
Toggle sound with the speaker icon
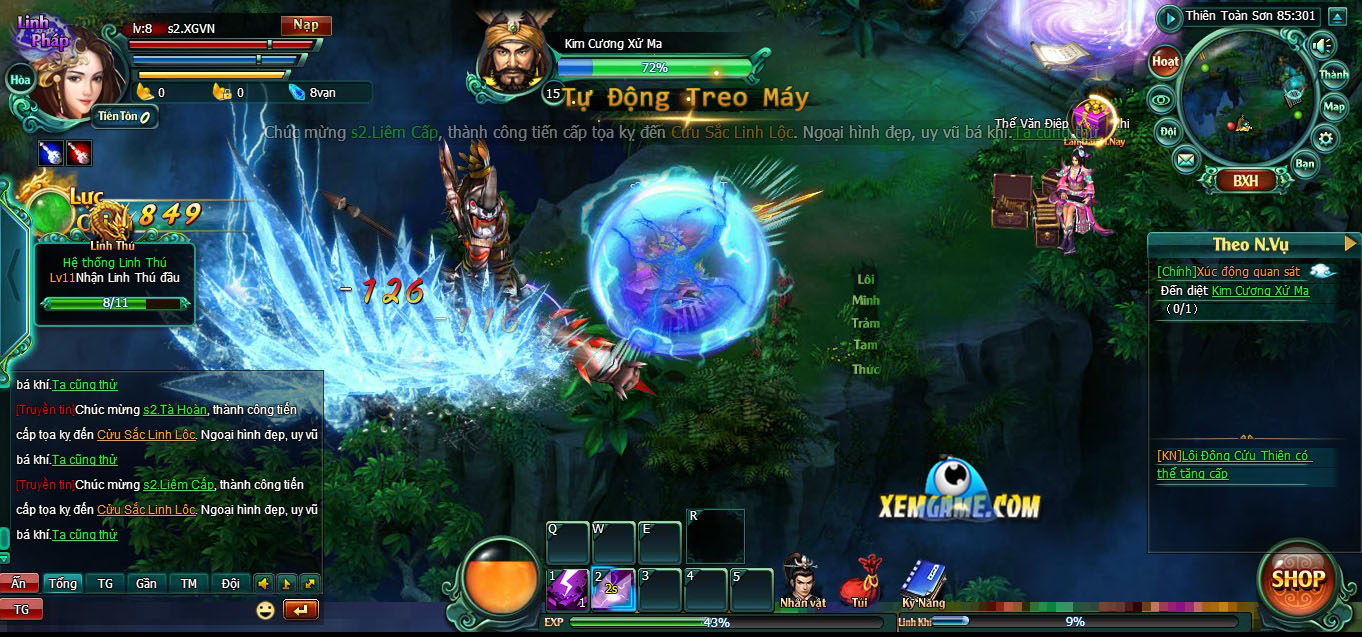[x=1322, y=46]
